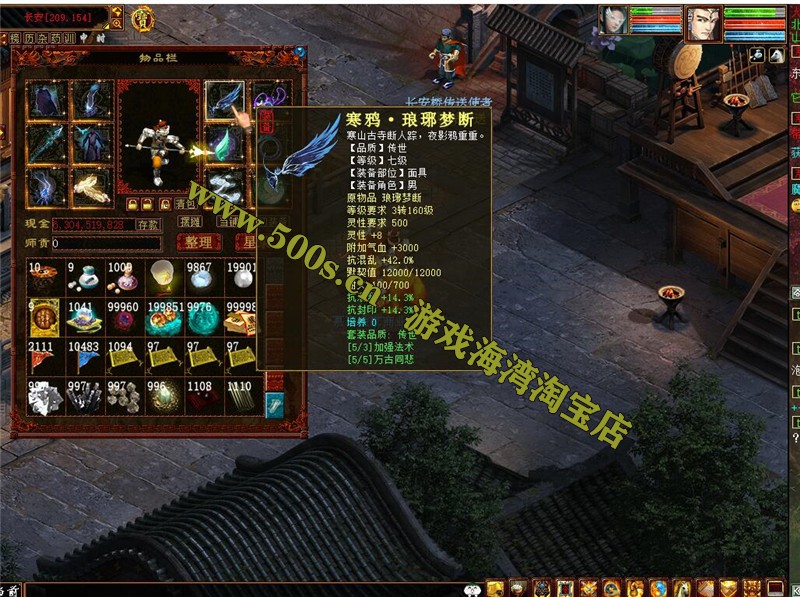
Task: Click the magnifier zoom button beside 长安
Action: click(x=116, y=12)
